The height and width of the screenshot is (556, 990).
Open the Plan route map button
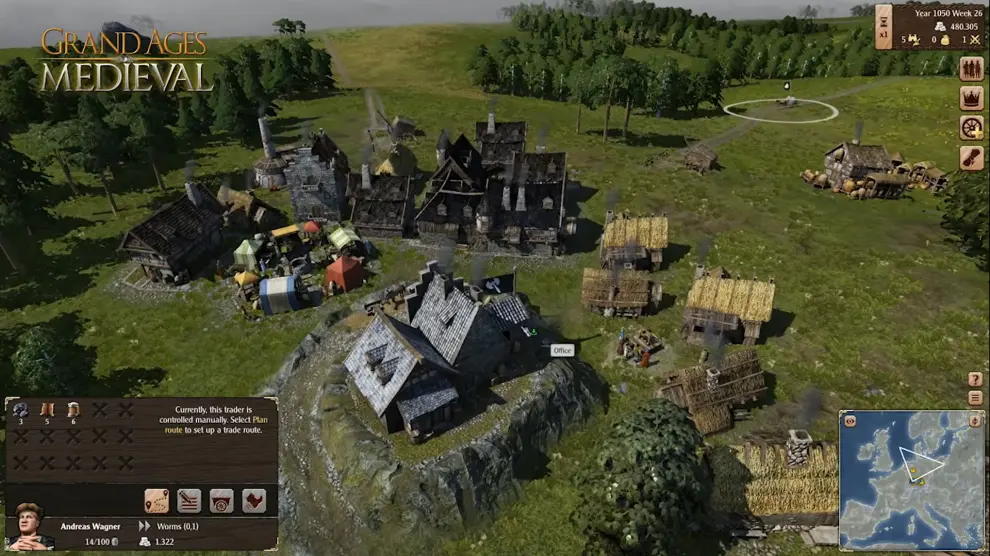pos(156,500)
